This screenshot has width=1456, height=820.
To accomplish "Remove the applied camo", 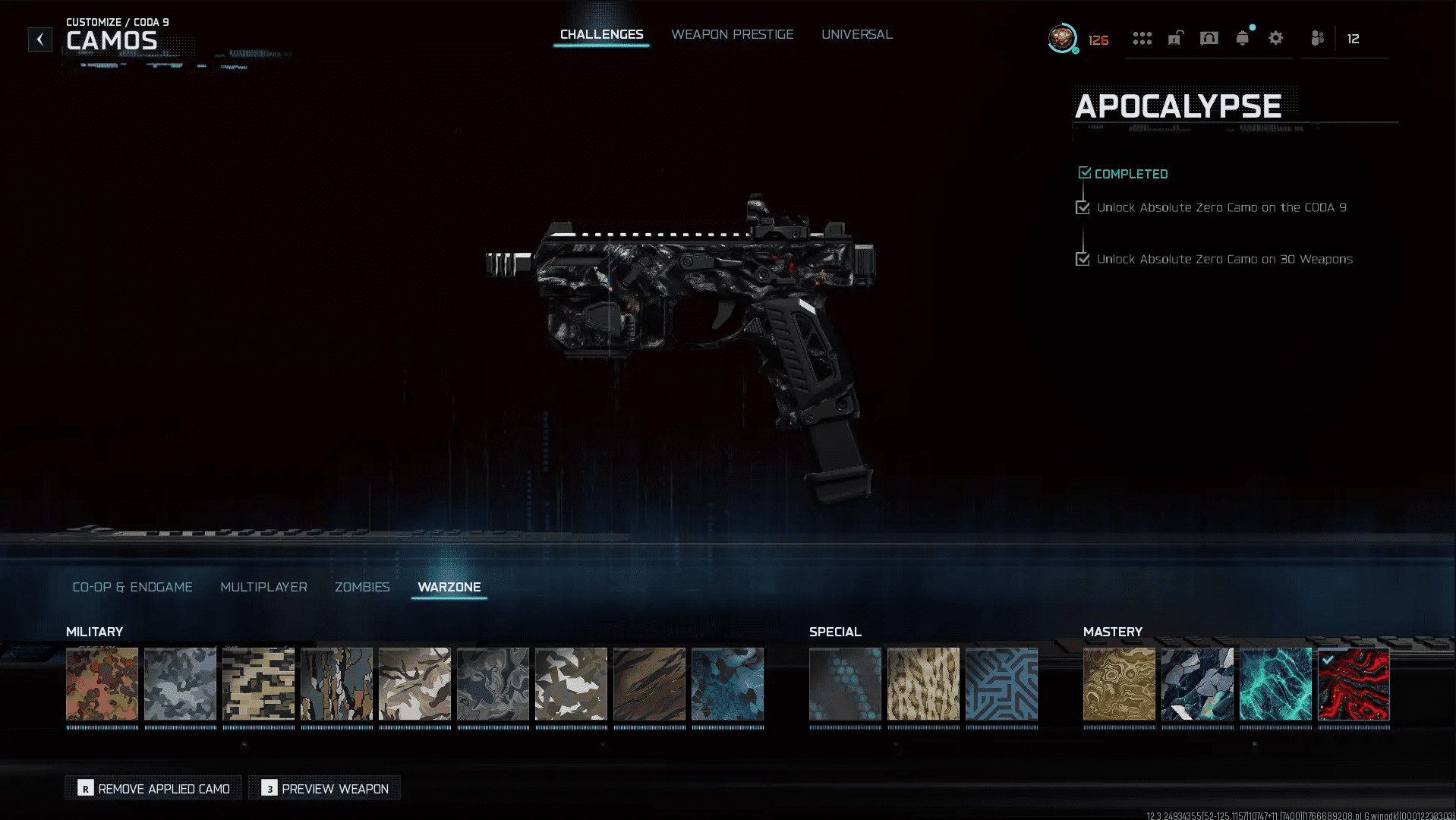I will point(153,788).
